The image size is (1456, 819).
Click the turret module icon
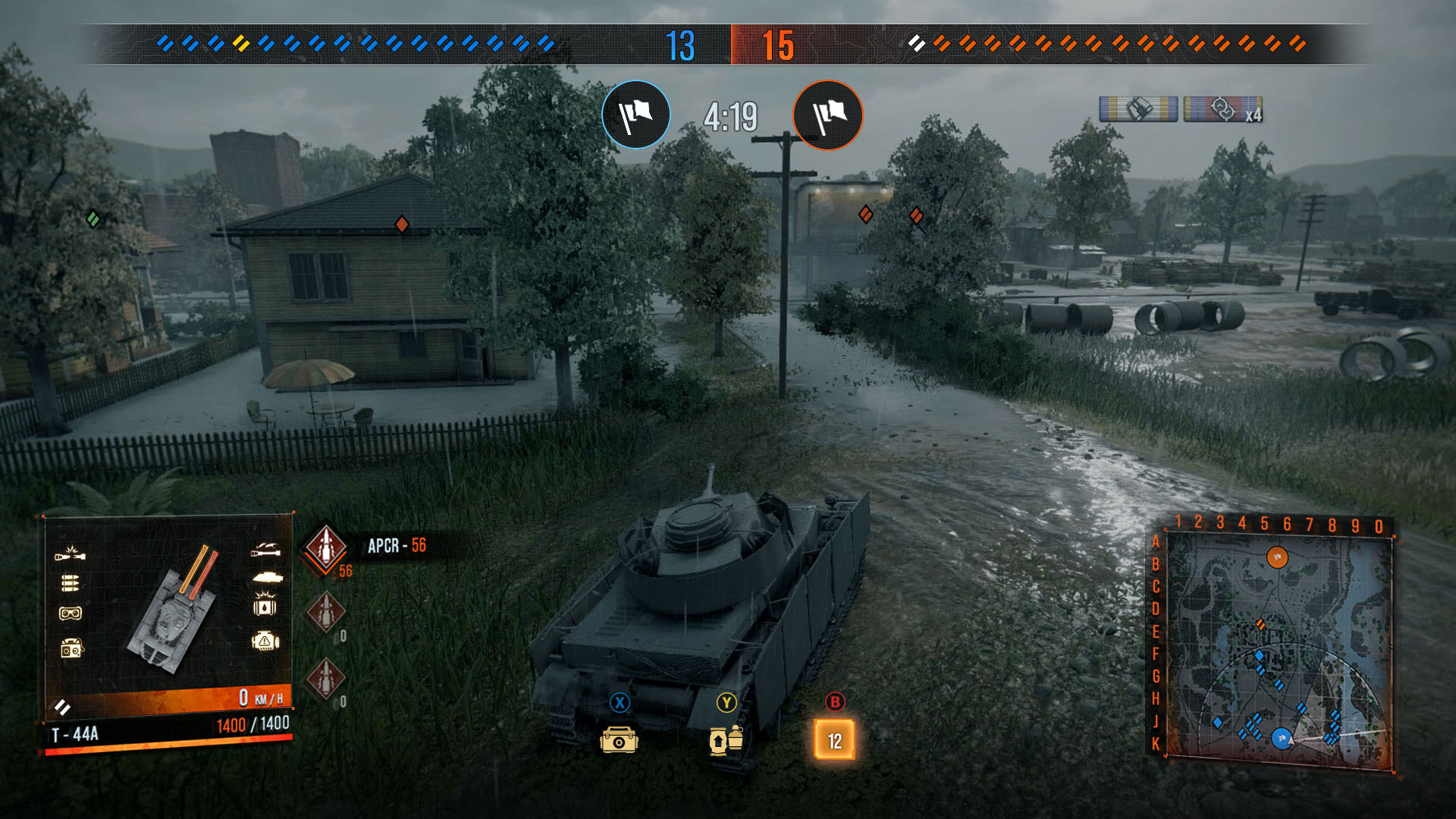[267, 577]
